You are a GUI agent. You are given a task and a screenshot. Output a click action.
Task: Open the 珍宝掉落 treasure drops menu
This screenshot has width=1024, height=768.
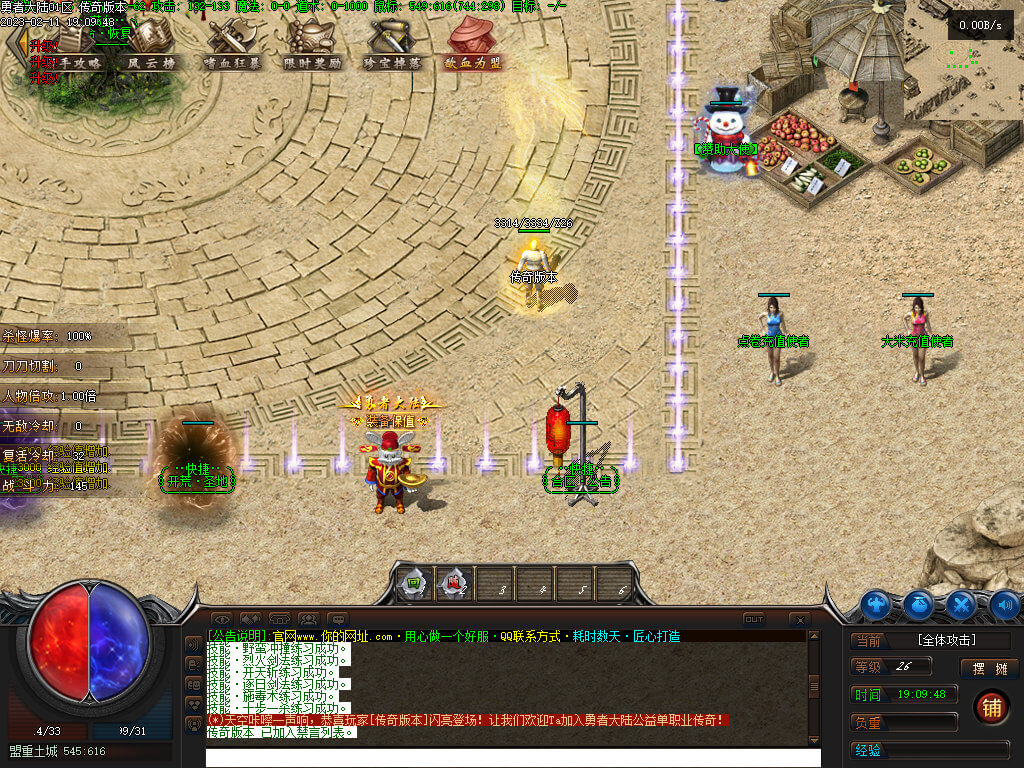point(393,43)
